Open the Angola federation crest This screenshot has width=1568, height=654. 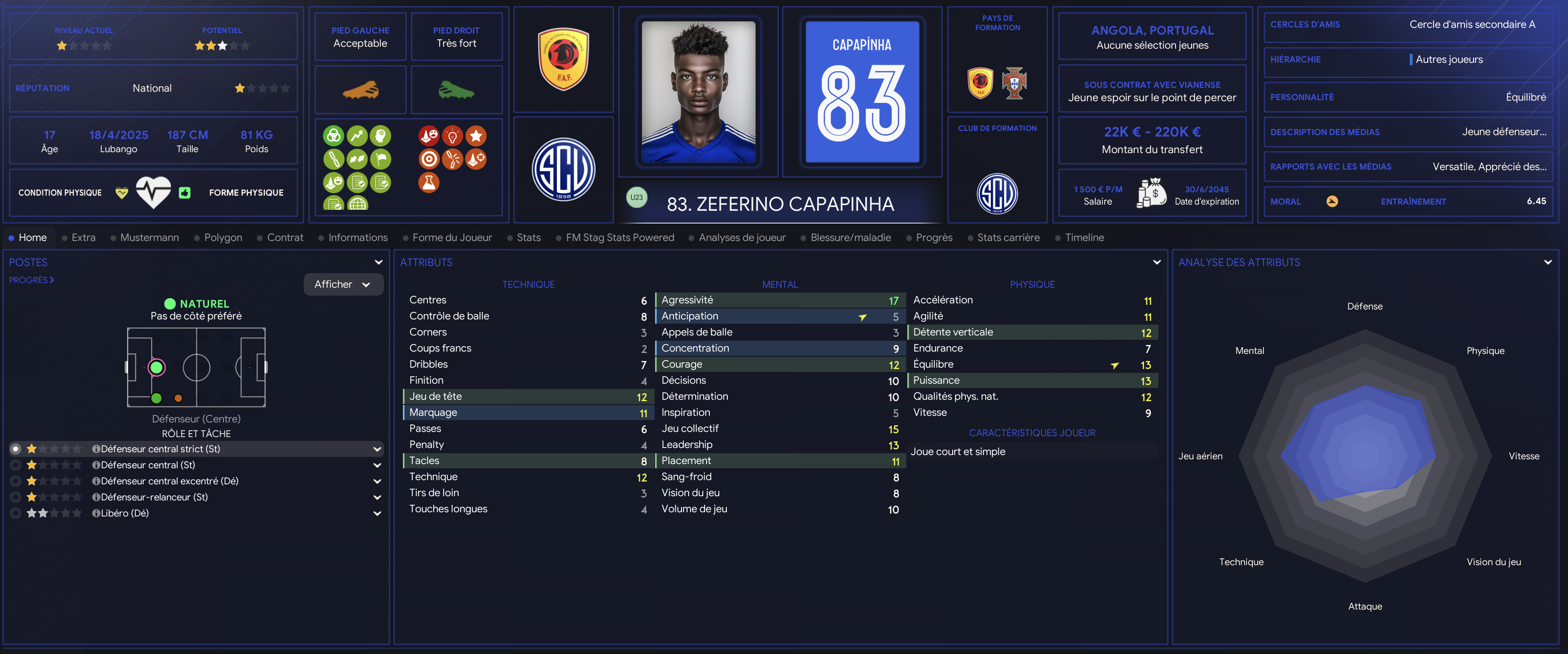563,59
